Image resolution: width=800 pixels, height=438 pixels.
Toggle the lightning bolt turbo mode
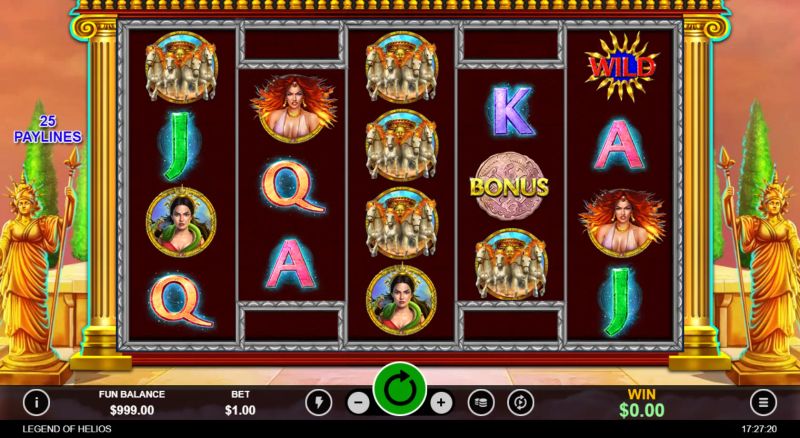(319, 402)
